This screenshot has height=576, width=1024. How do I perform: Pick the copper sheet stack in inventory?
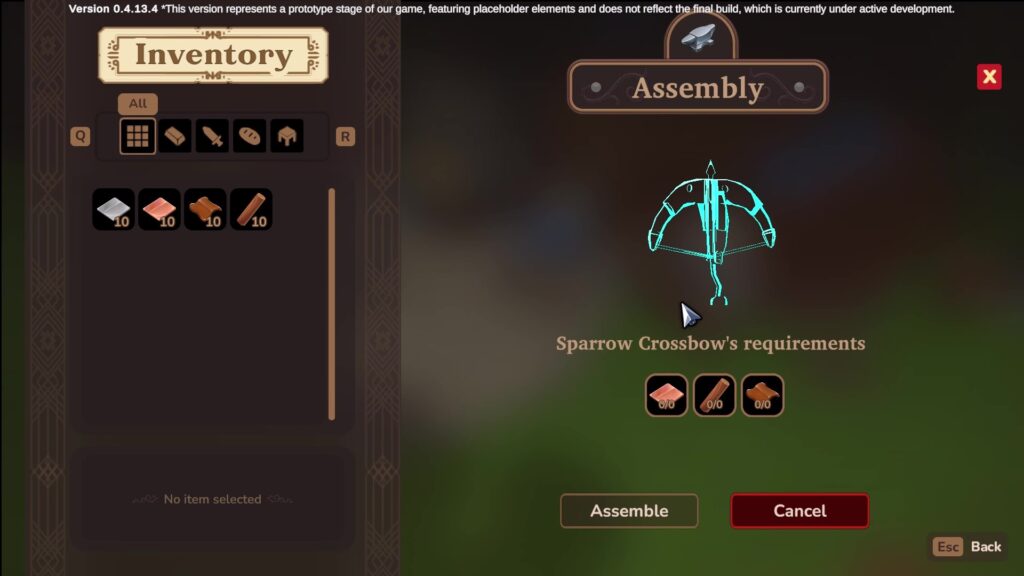coord(159,210)
